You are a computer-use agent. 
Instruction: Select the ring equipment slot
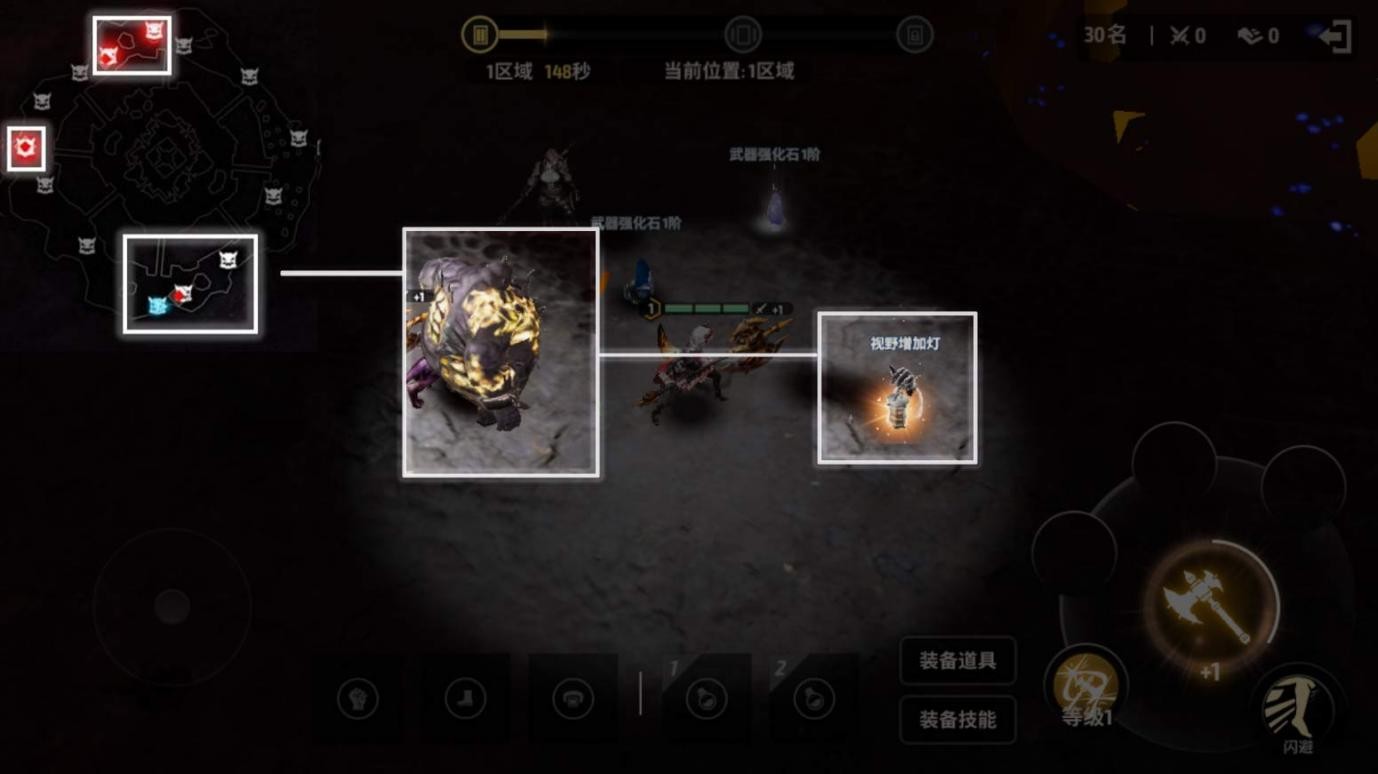[x=573, y=698]
